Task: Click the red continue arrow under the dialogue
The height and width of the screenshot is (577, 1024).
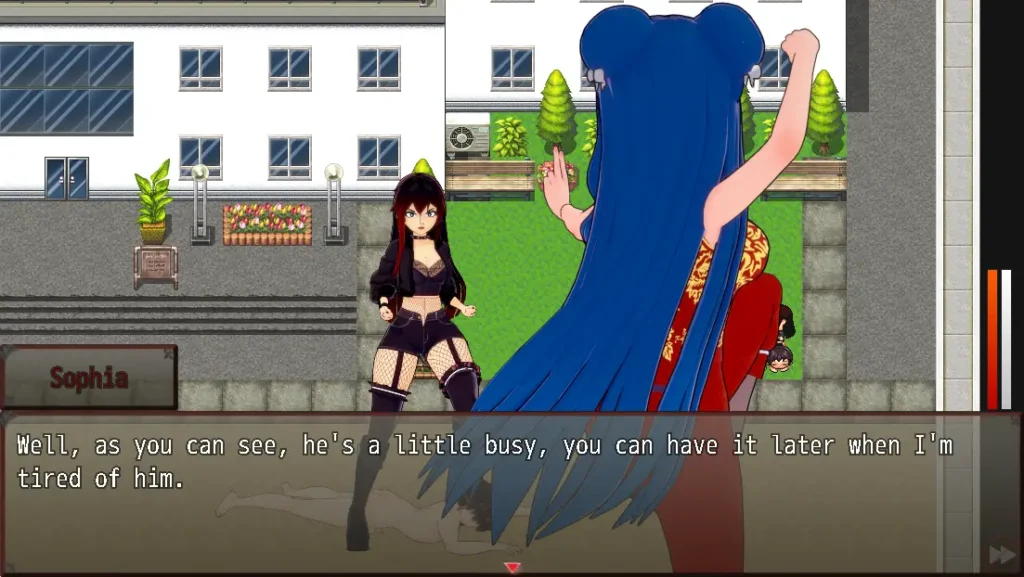Action: point(512,568)
